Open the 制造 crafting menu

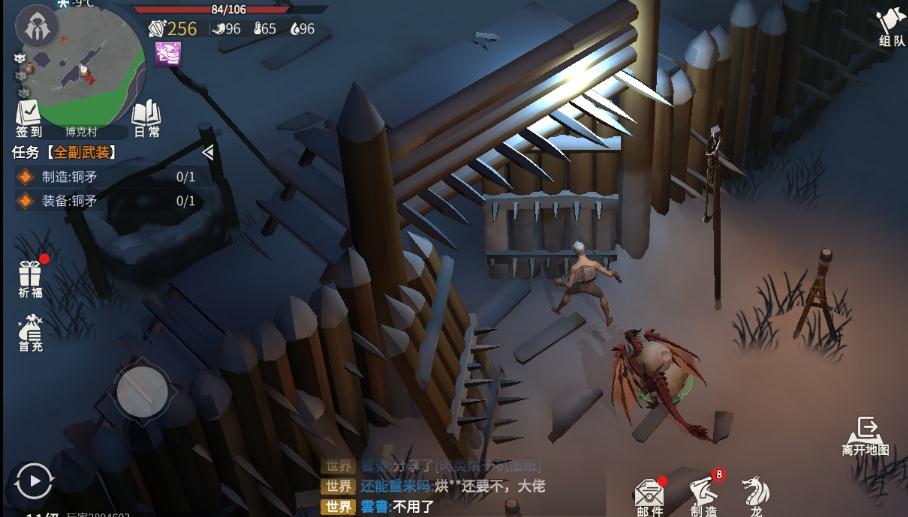[x=704, y=494]
